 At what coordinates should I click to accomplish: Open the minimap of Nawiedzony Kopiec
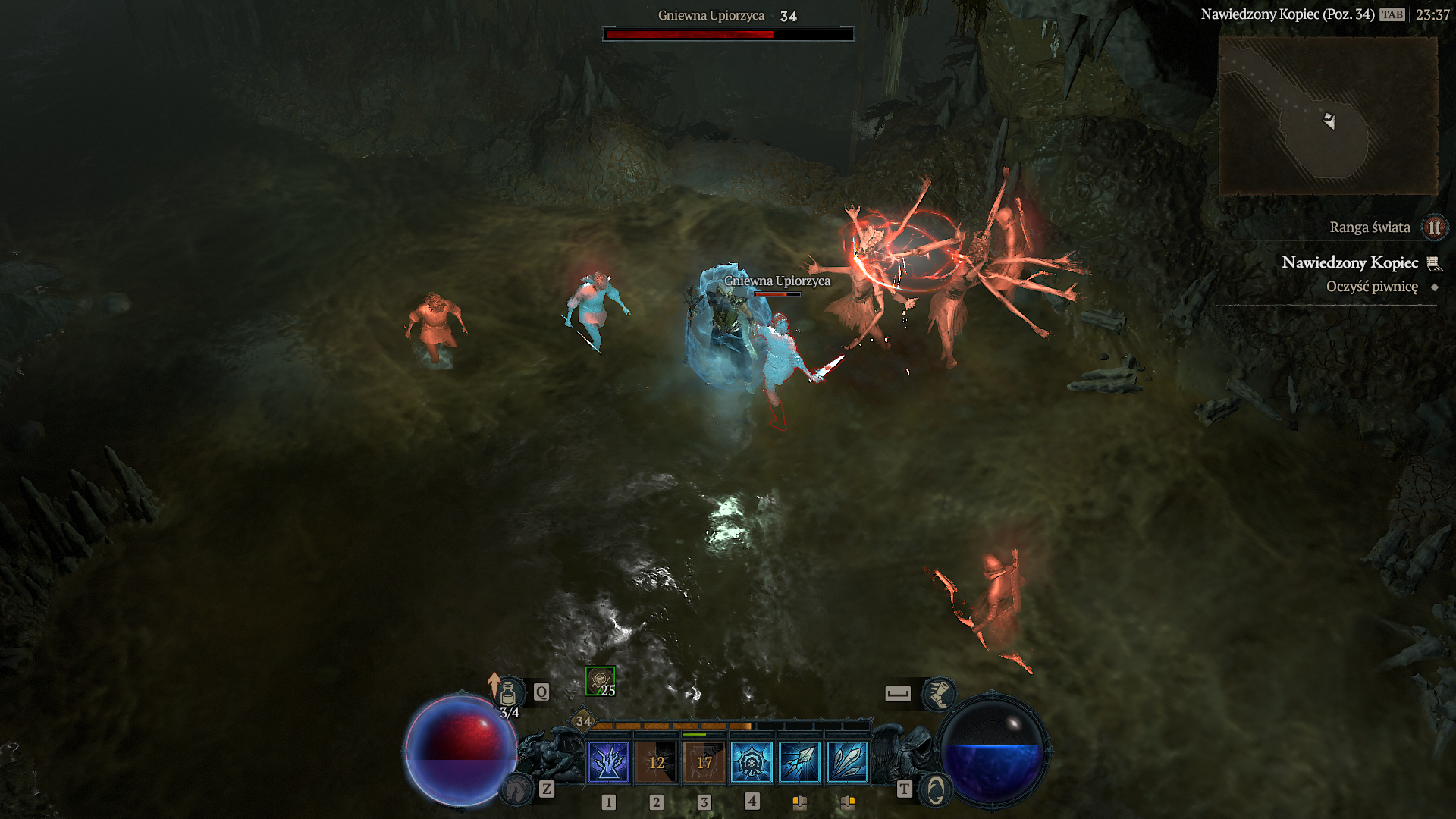[1327, 115]
